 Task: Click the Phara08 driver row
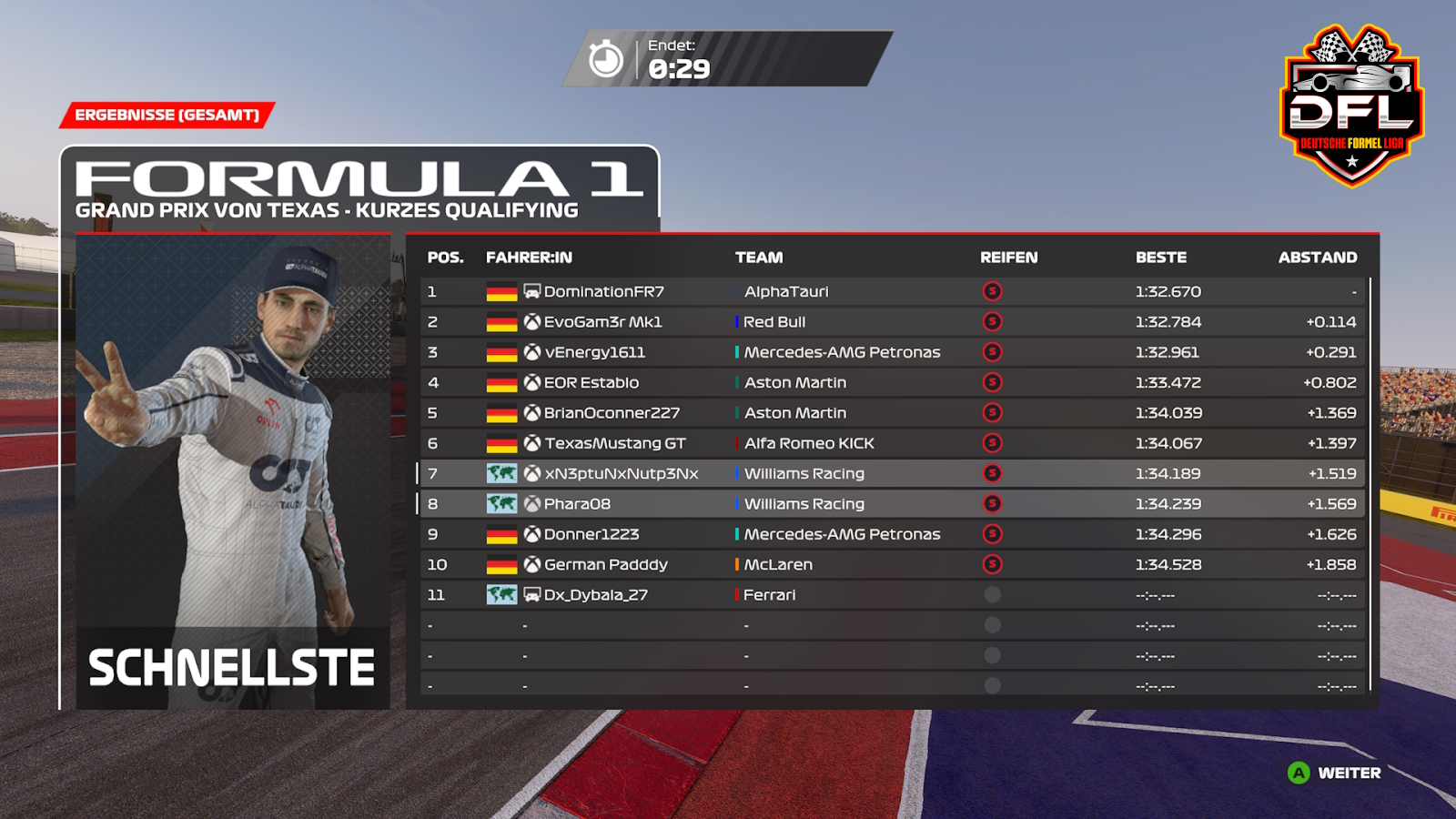pyautogui.click(x=577, y=504)
